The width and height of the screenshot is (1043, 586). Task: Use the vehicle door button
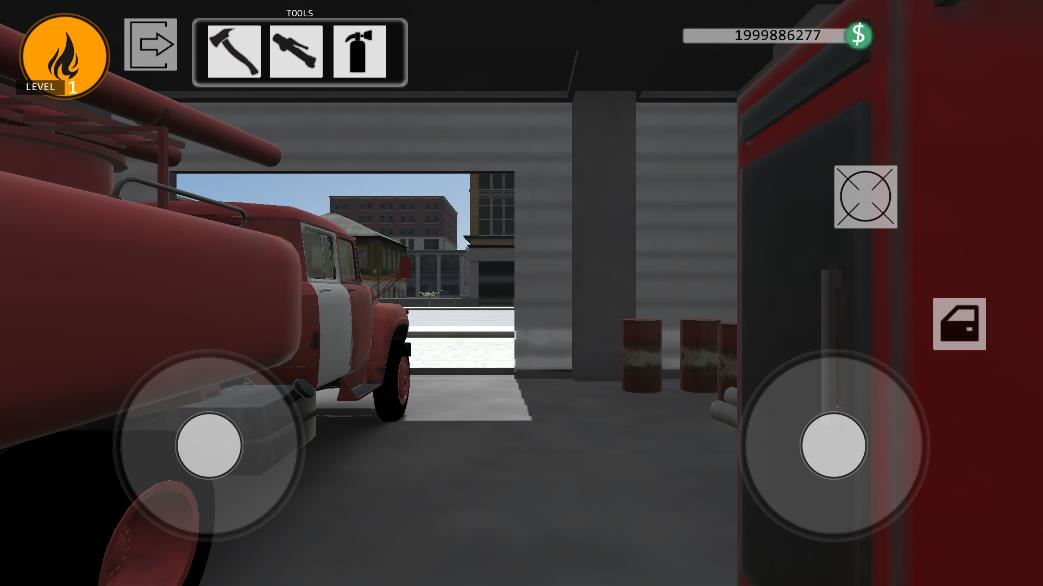point(959,324)
